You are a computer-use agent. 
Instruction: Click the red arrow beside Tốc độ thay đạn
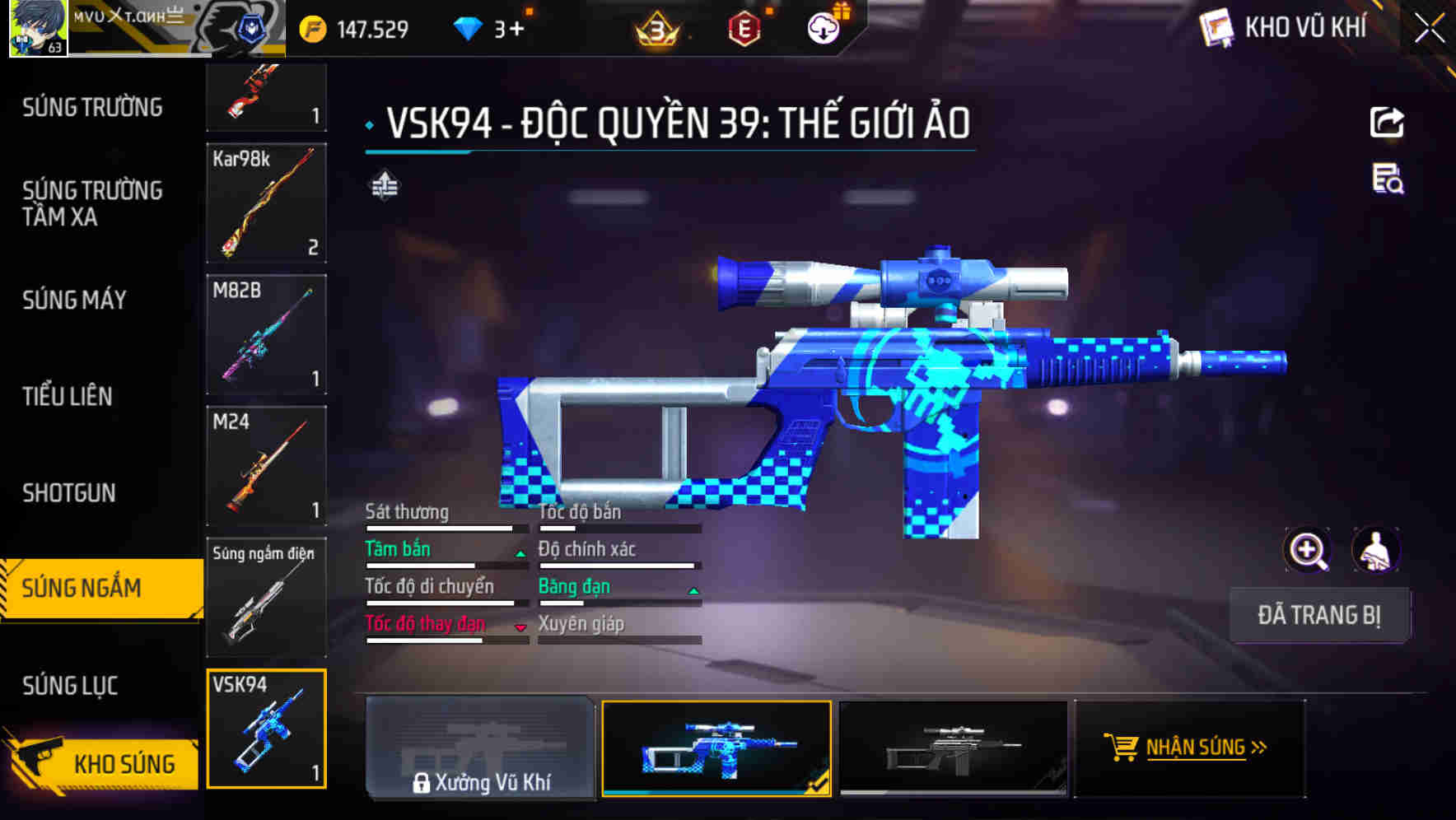520,628
